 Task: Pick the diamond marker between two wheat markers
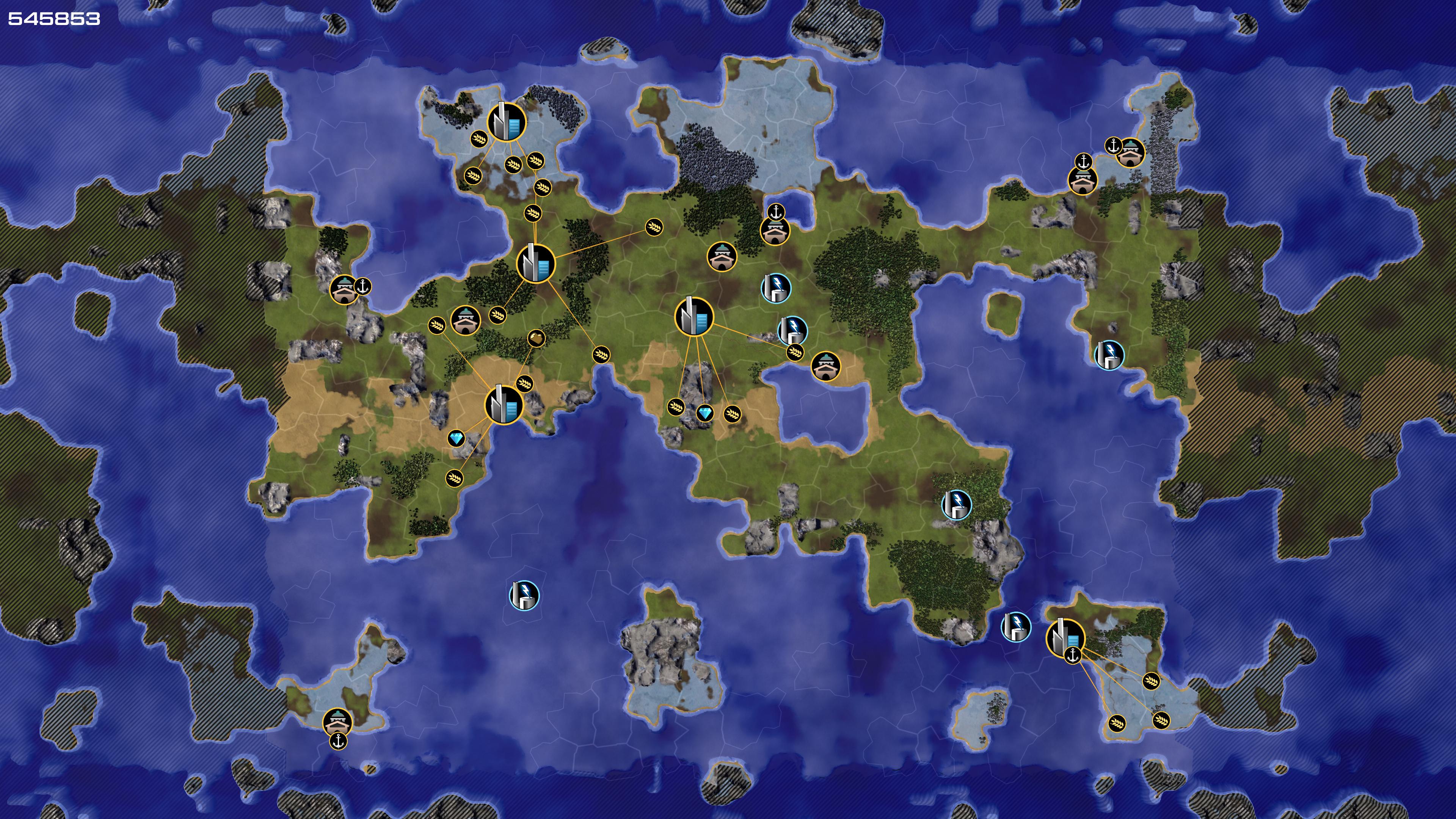click(x=704, y=413)
